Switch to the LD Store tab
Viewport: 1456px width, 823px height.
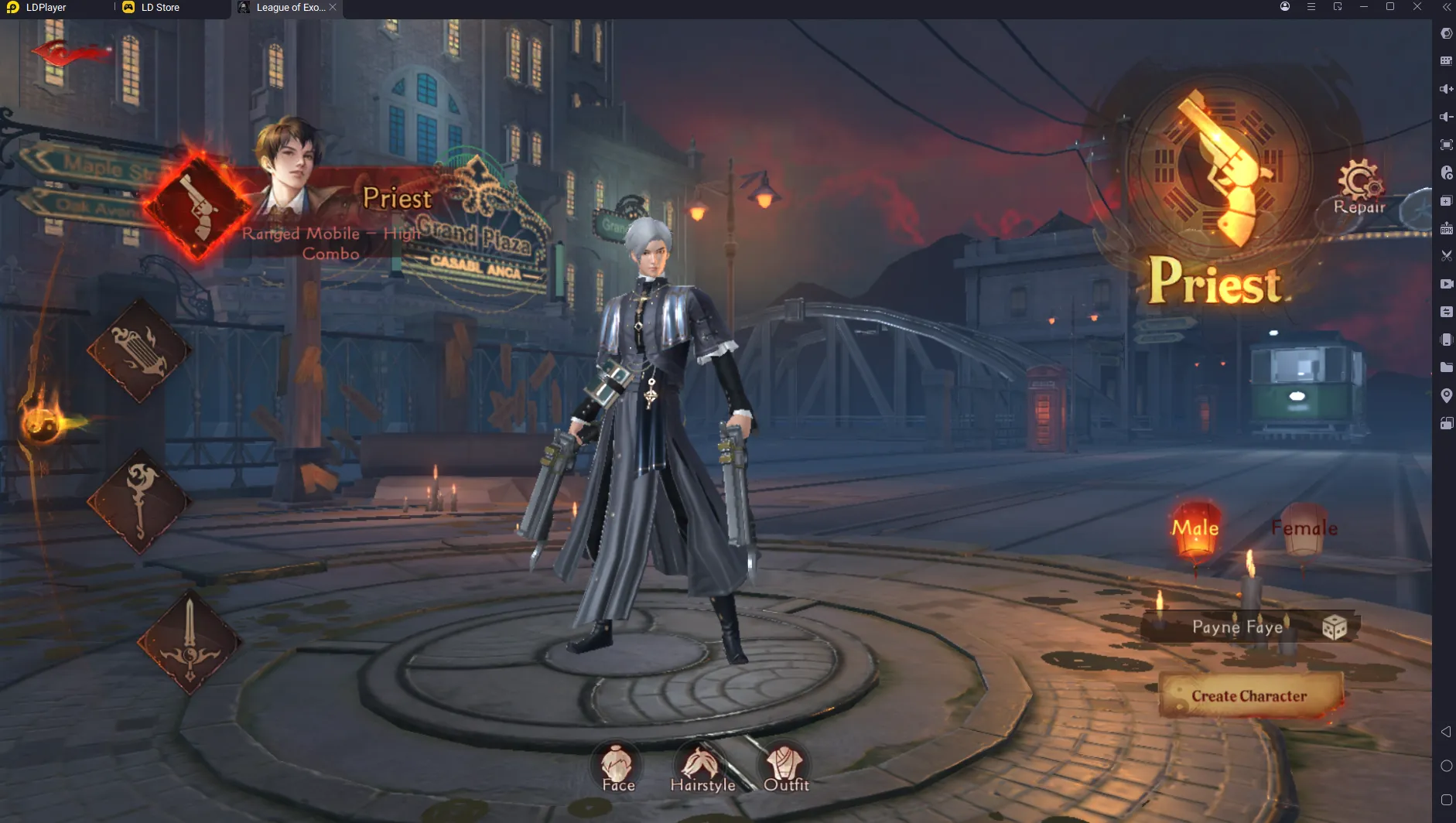click(160, 8)
